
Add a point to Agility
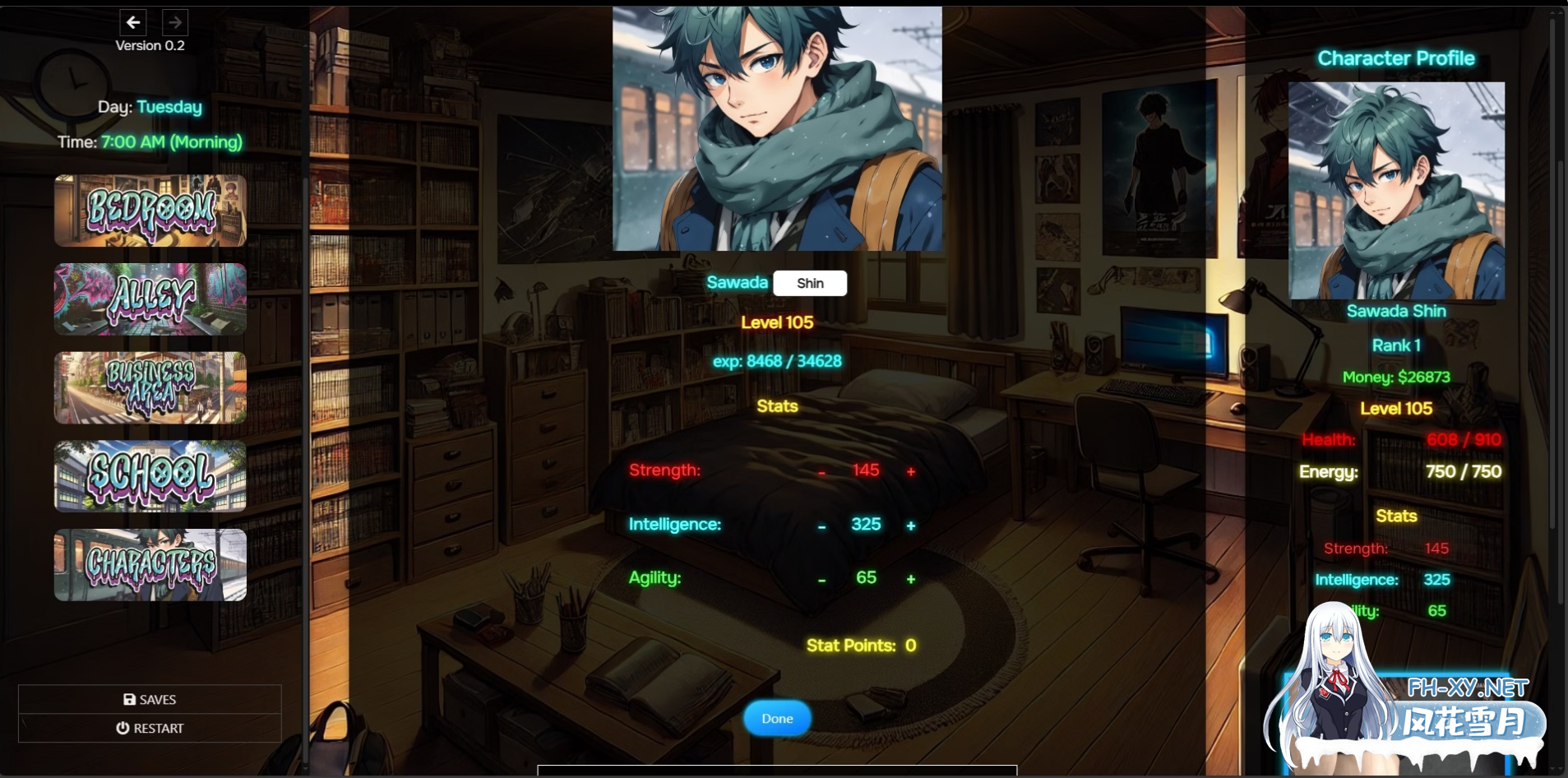click(x=911, y=580)
